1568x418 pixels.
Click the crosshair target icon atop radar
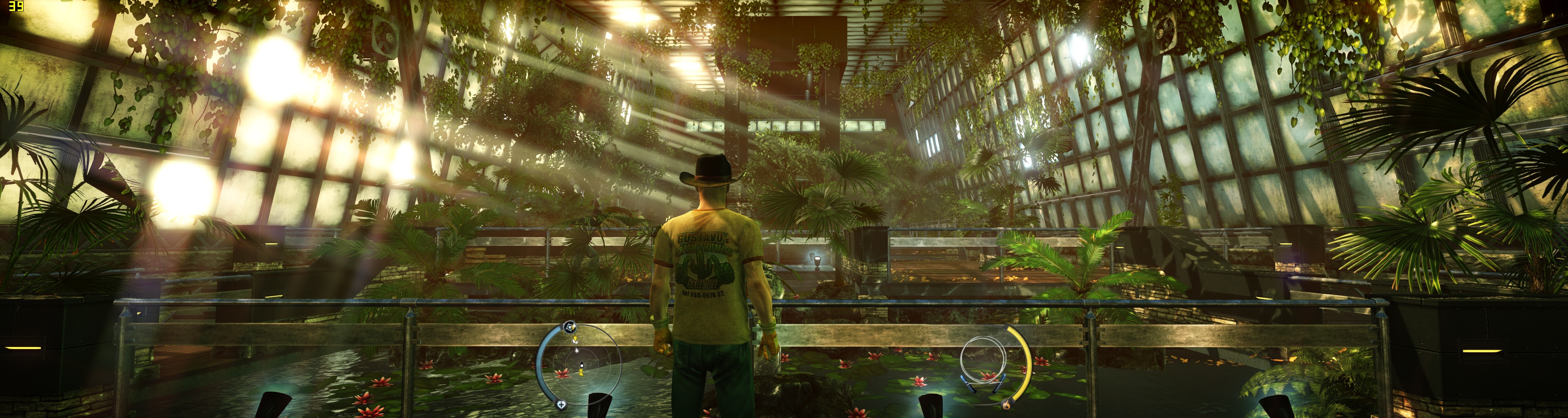point(569,327)
